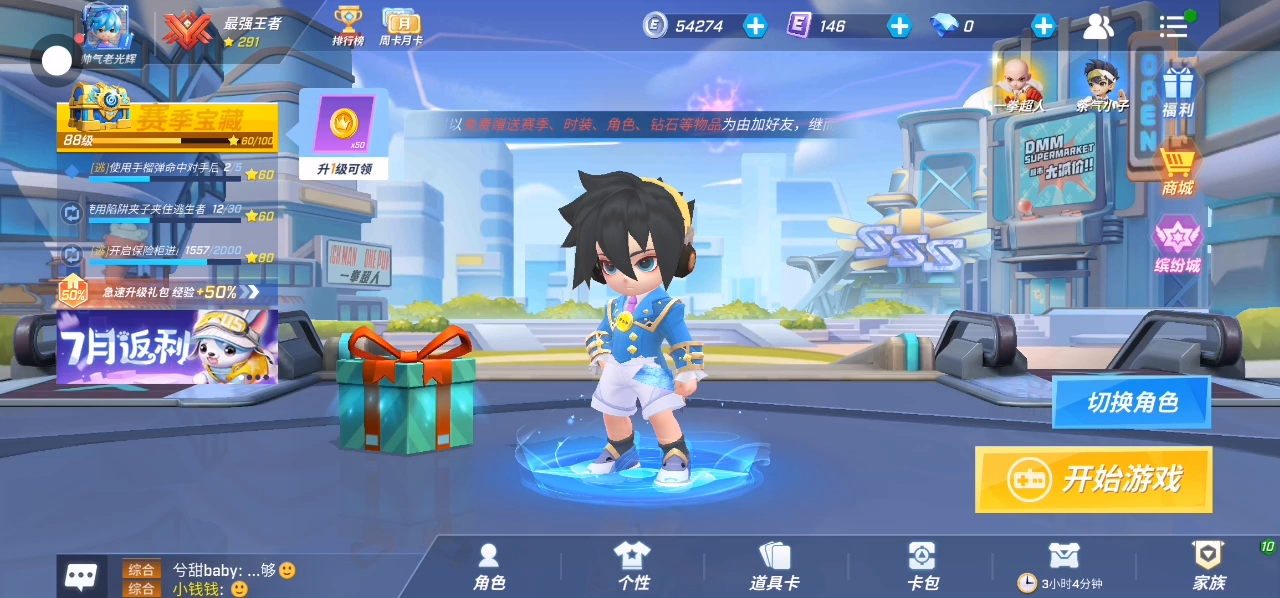Open the 卡包 card pack tab
The image size is (1280, 598).
click(922, 566)
